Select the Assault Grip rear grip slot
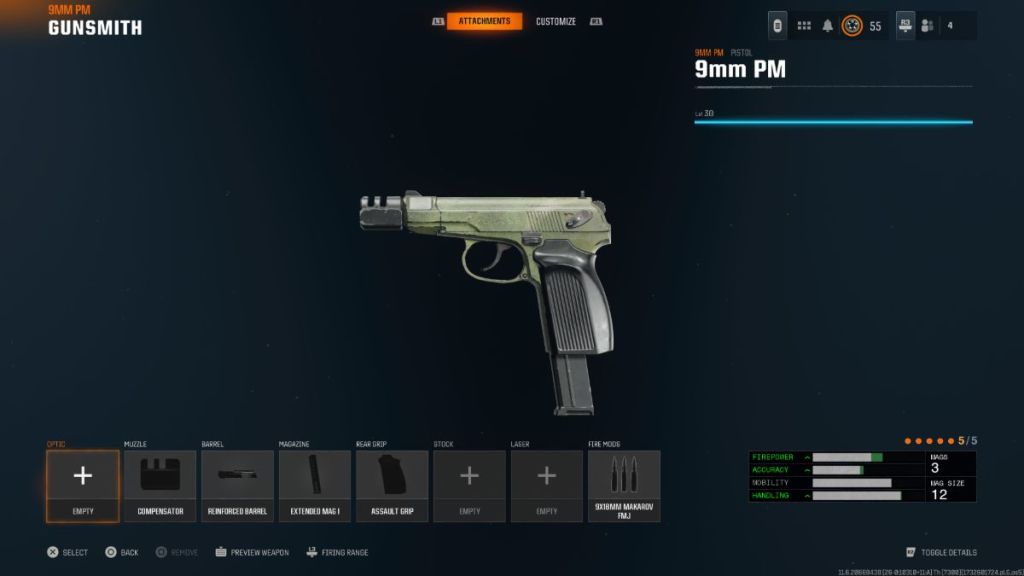1024x576 pixels. 392,486
